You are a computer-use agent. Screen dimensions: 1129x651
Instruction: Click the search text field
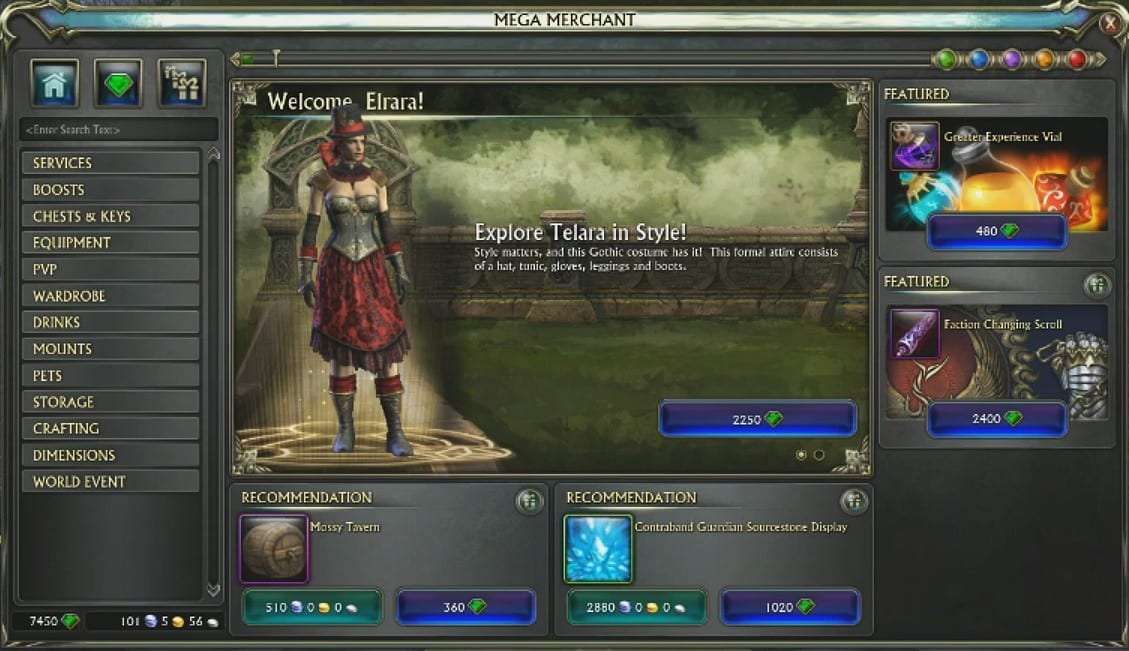118,130
